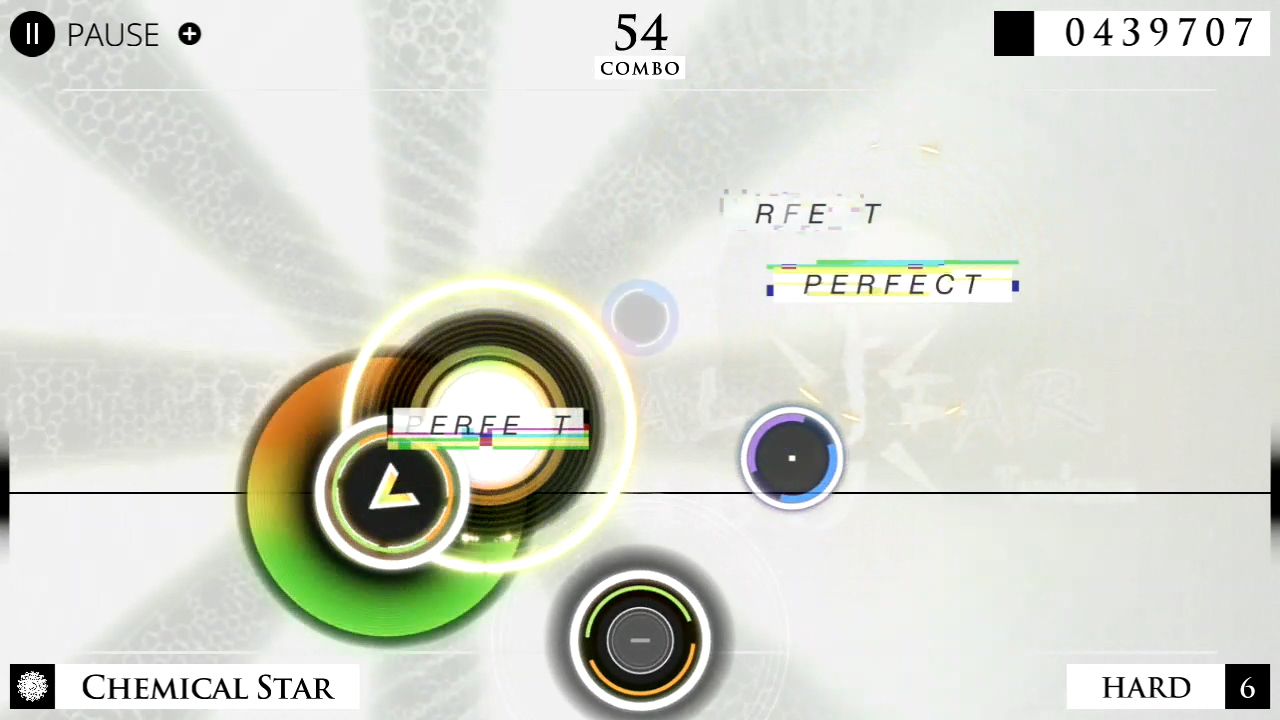This screenshot has width=1280, height=720.
Task: Click the upper PERFECT judgment text
Action: coord(891,284)
